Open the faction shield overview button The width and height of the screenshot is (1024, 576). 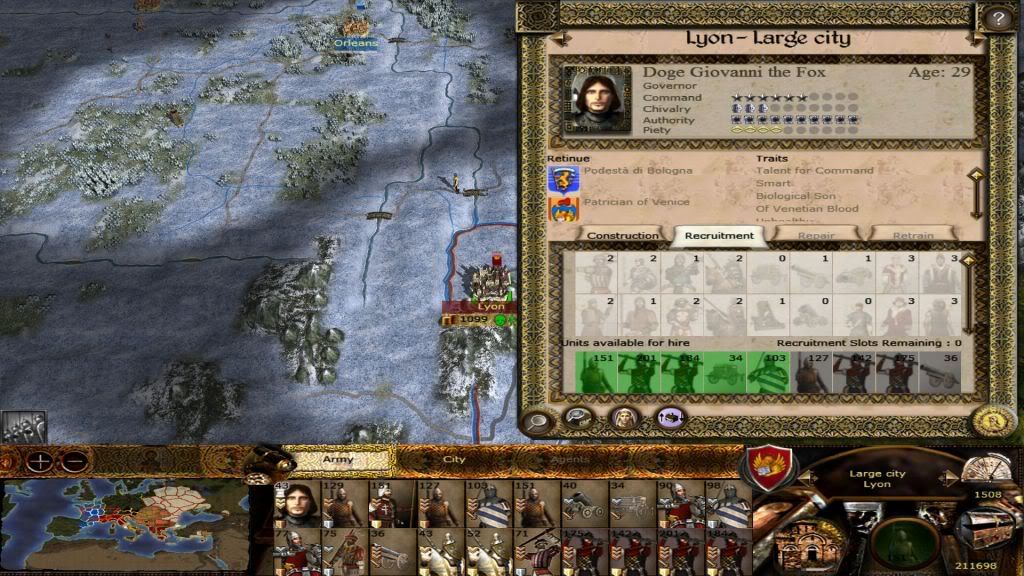pos(771,466)
